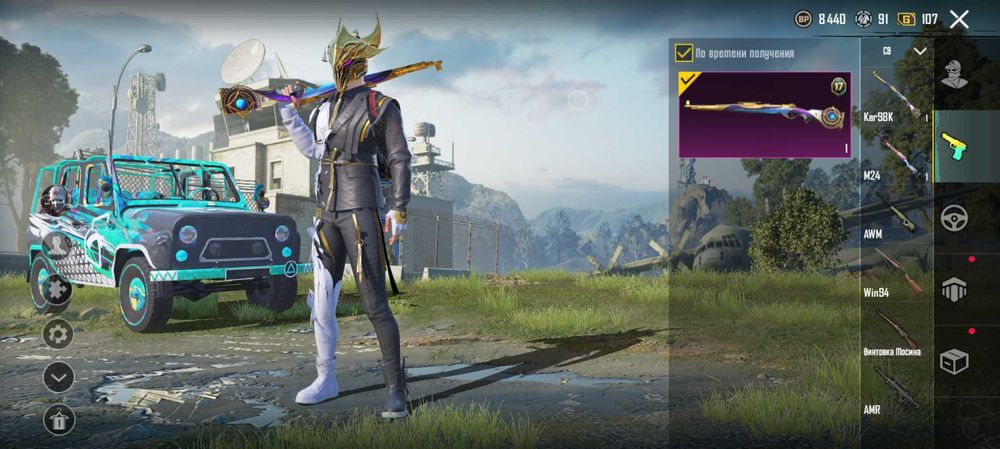Screen dimensions: 1000x449
Task: Open the pistol weapon skins tab
Action: pos(955,146)
